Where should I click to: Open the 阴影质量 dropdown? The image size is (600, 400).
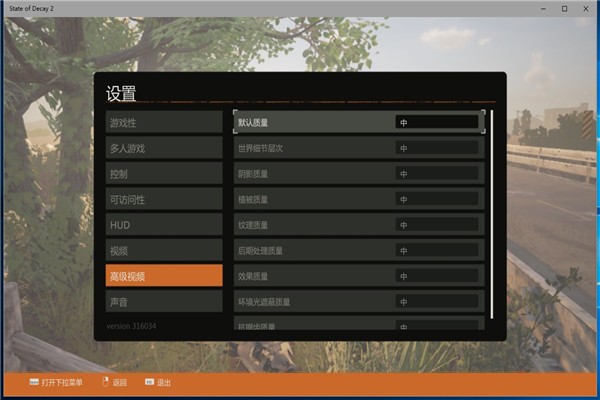tap(437, 173)
